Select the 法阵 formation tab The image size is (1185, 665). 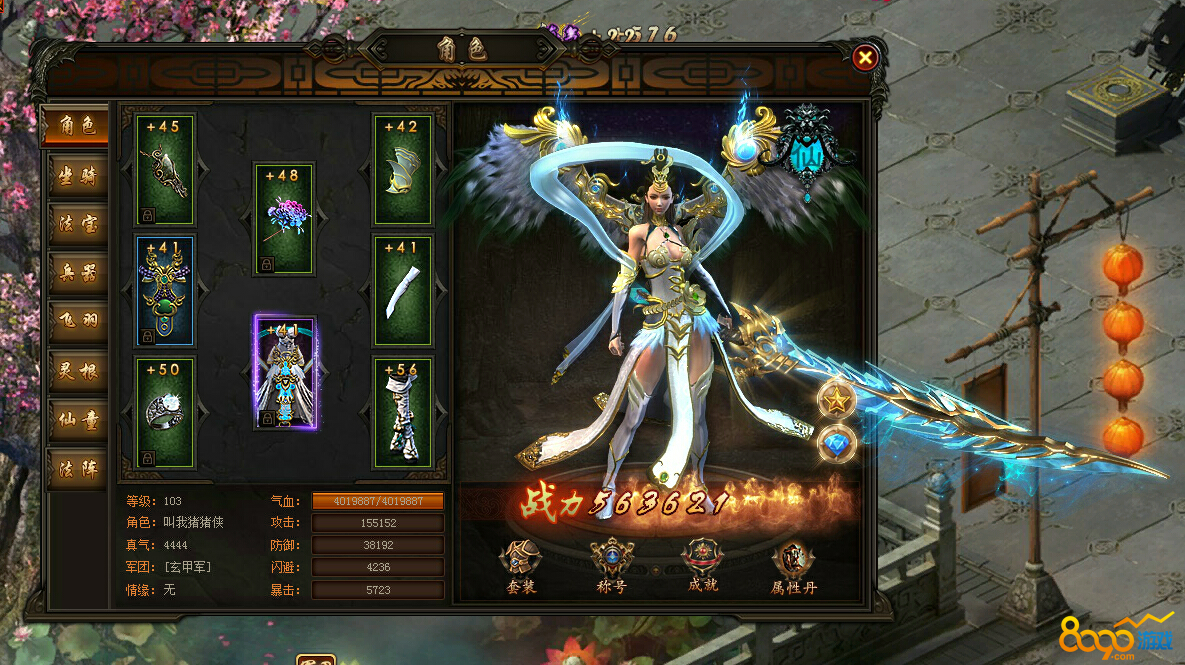[77, 468]
